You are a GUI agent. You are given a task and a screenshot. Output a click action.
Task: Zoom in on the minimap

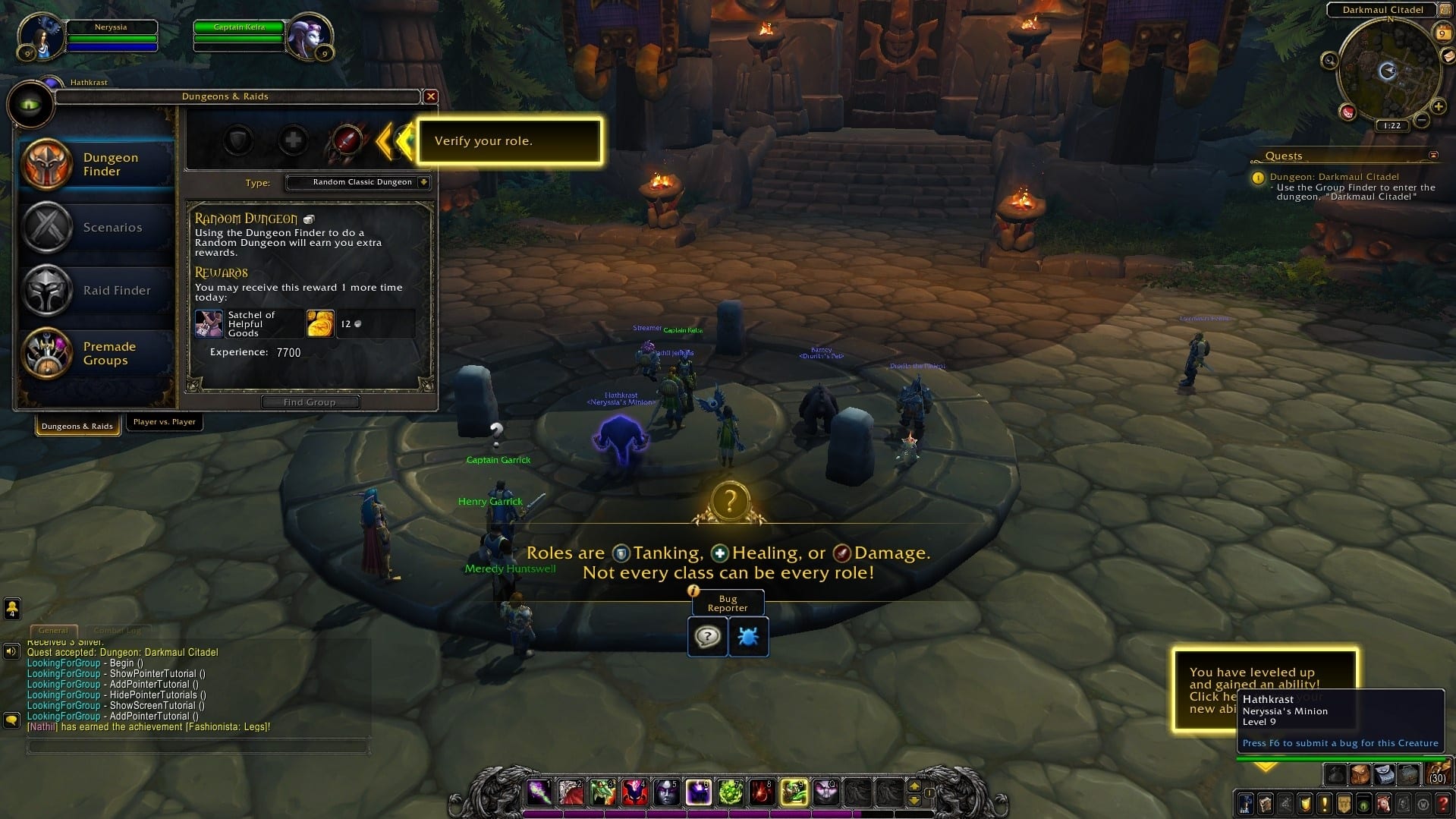[1438, 107]
